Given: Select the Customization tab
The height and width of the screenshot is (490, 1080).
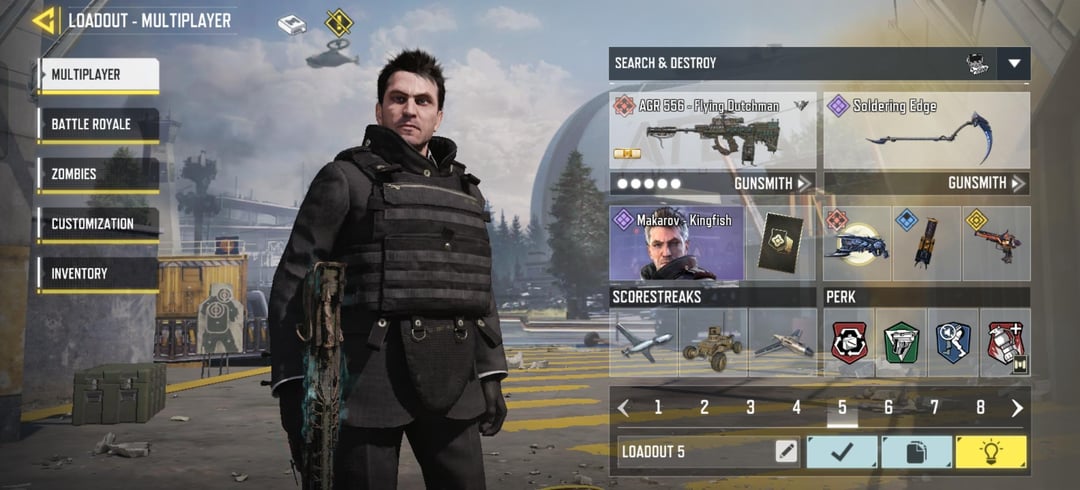Looking at the screenshot, I should (x=98, y=224).
